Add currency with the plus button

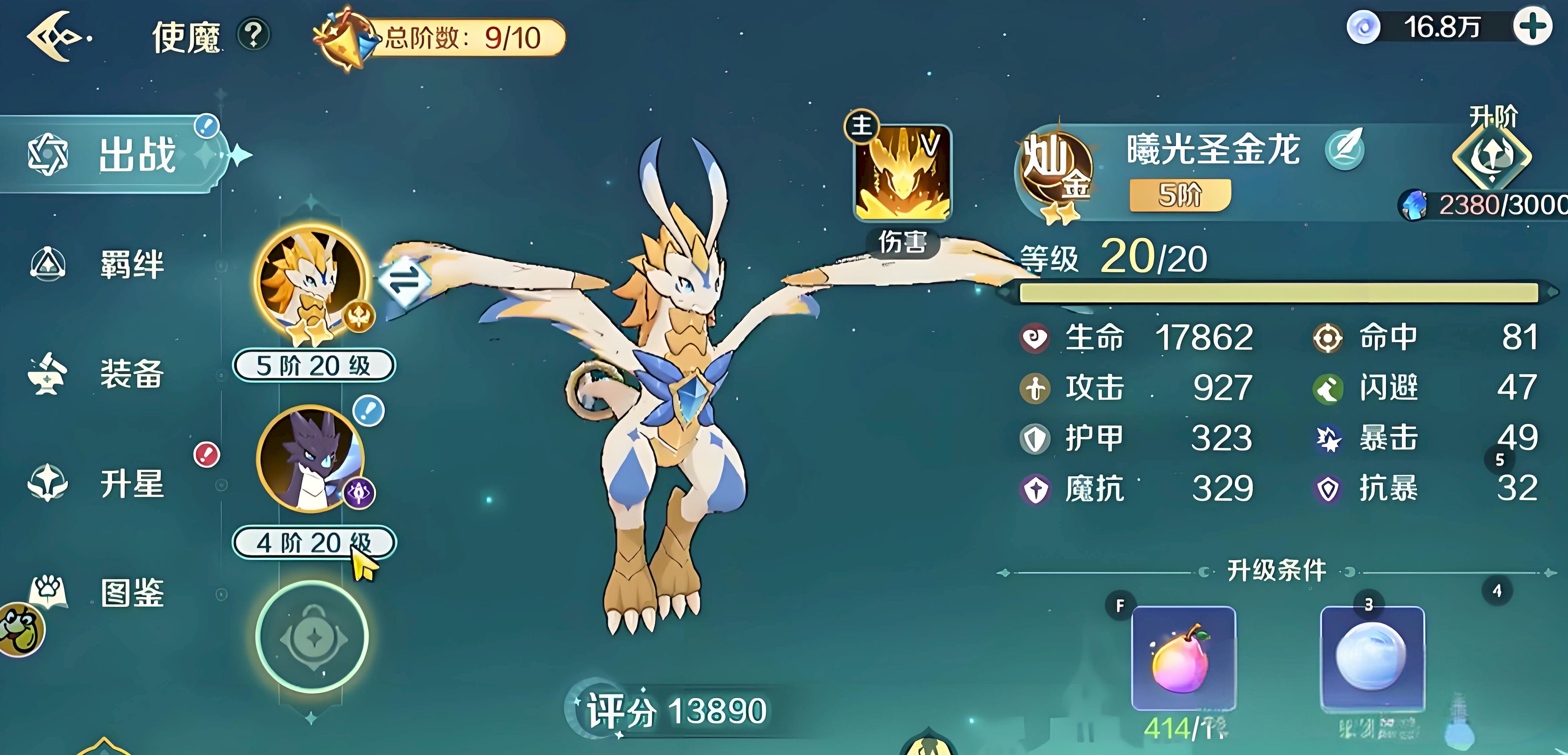click(x=1532, y=28)
